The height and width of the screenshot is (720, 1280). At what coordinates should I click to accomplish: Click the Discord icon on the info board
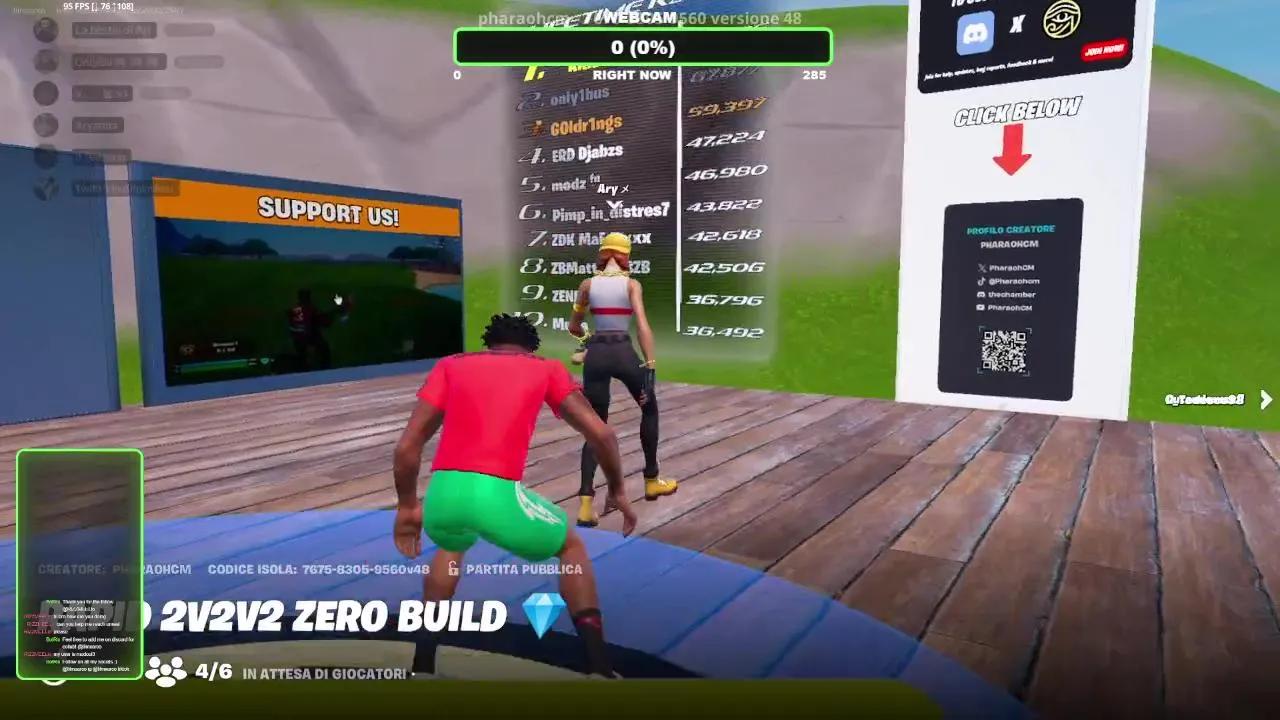pyautogui.click(x=975, y=33)
